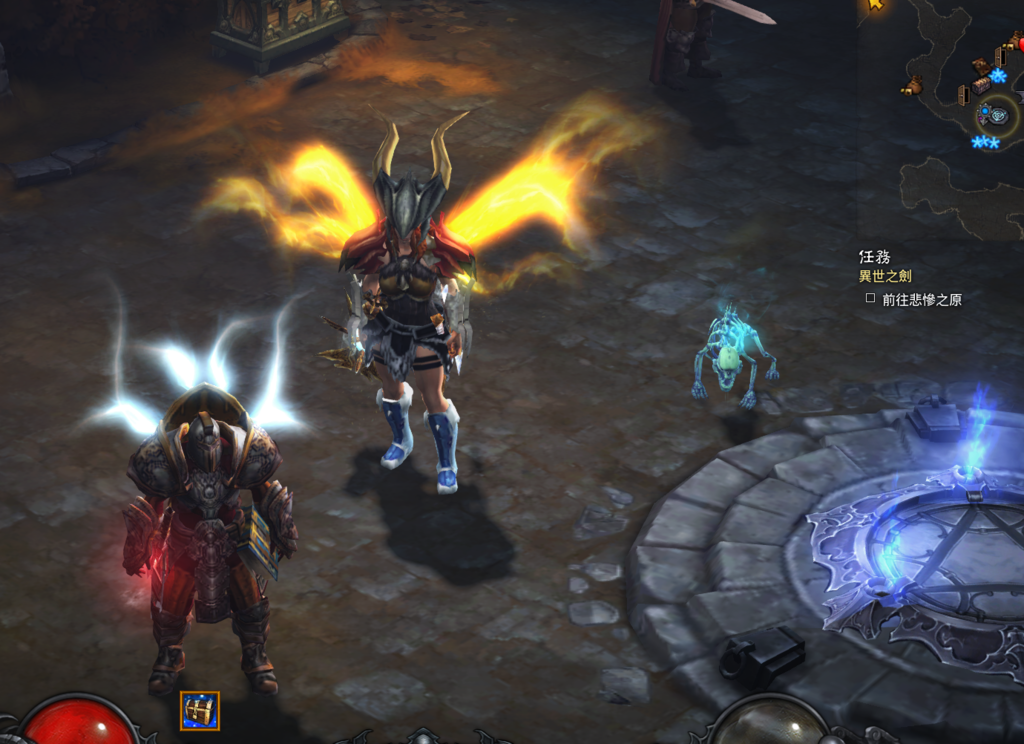
Task: Click the loot bag marker on minimap
Action: click(x=912, y=87)
